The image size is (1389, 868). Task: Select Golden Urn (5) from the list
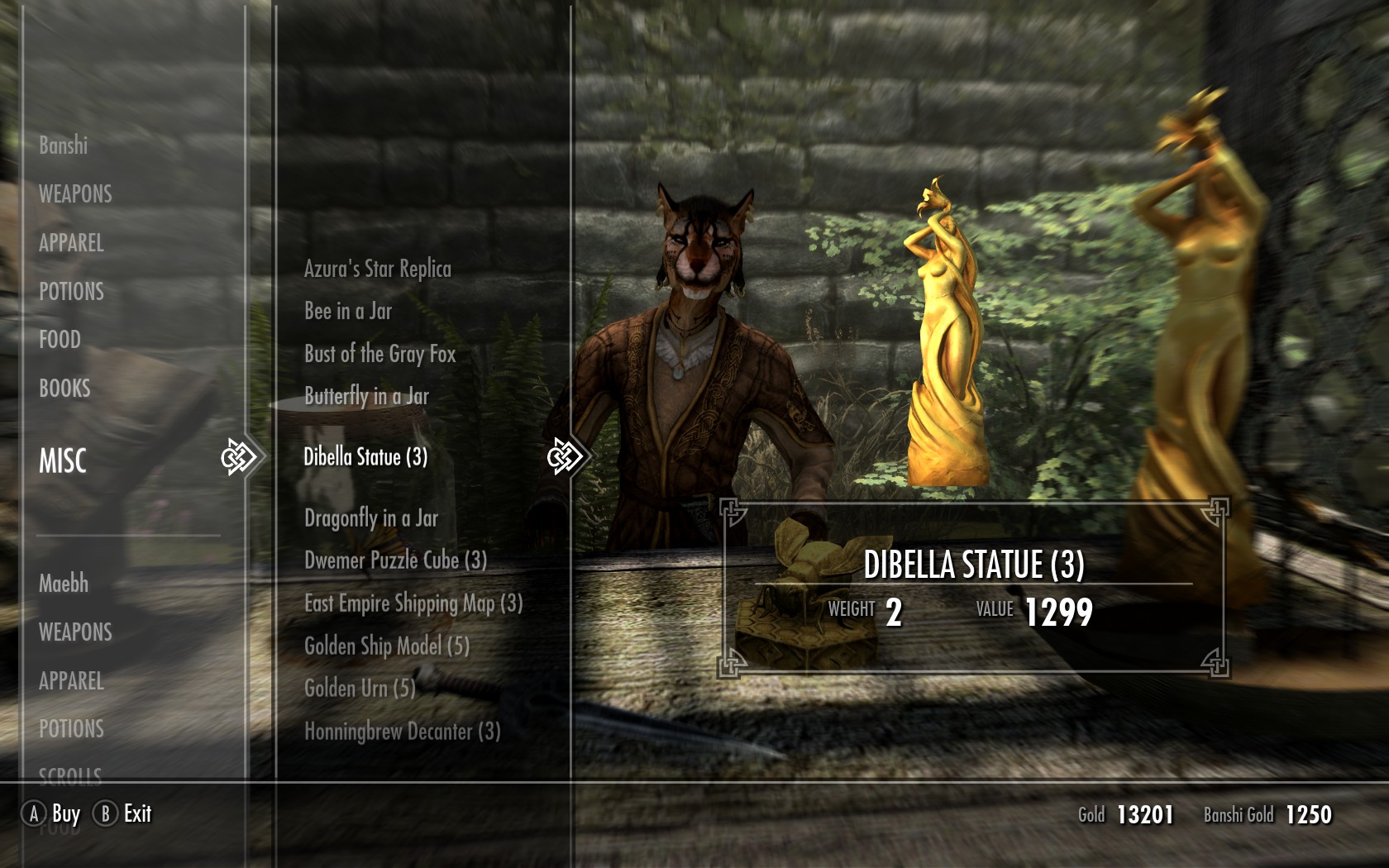360,689
